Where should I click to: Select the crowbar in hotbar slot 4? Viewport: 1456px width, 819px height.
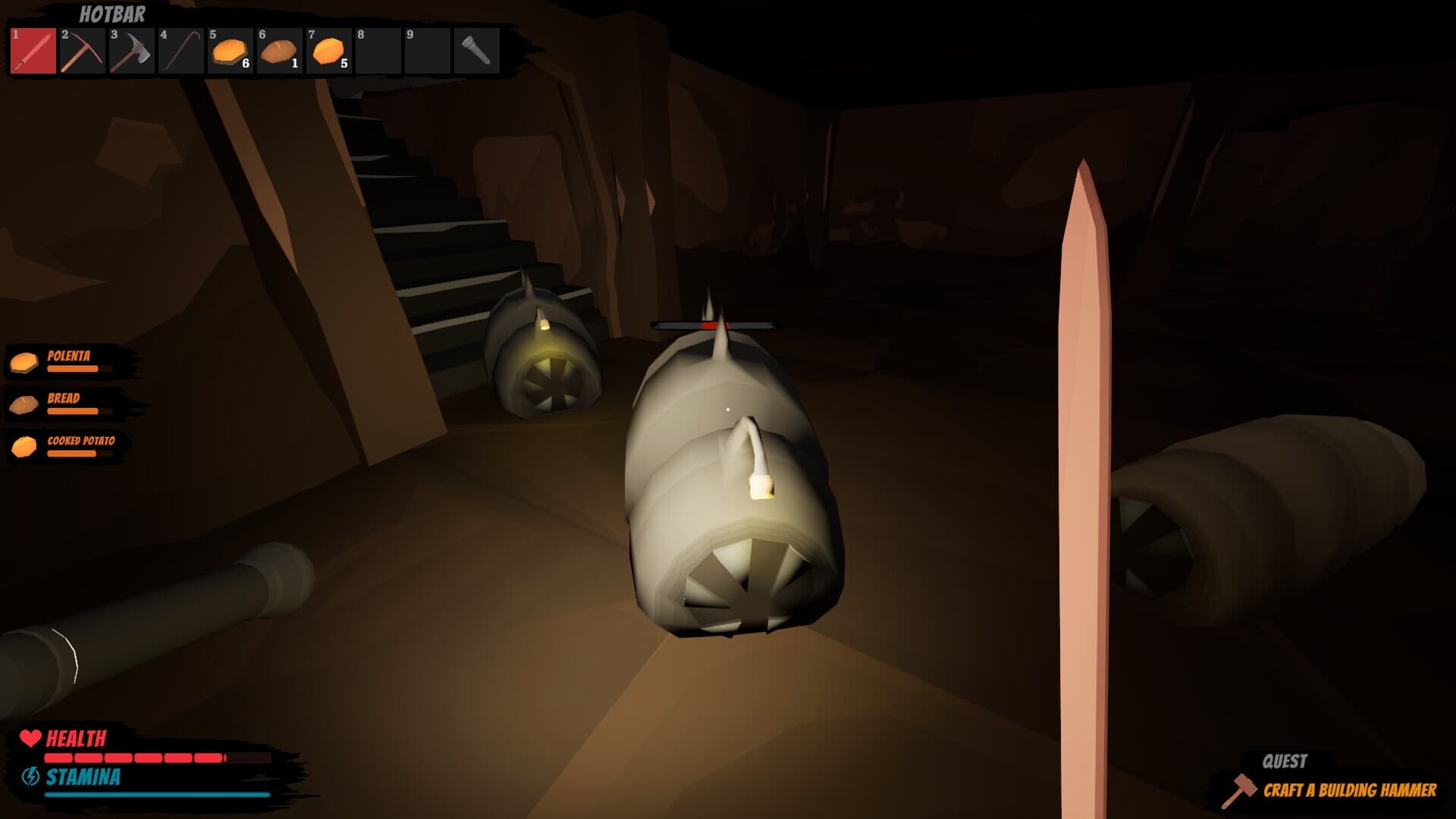pyautogui.click(x=180, y=51)
